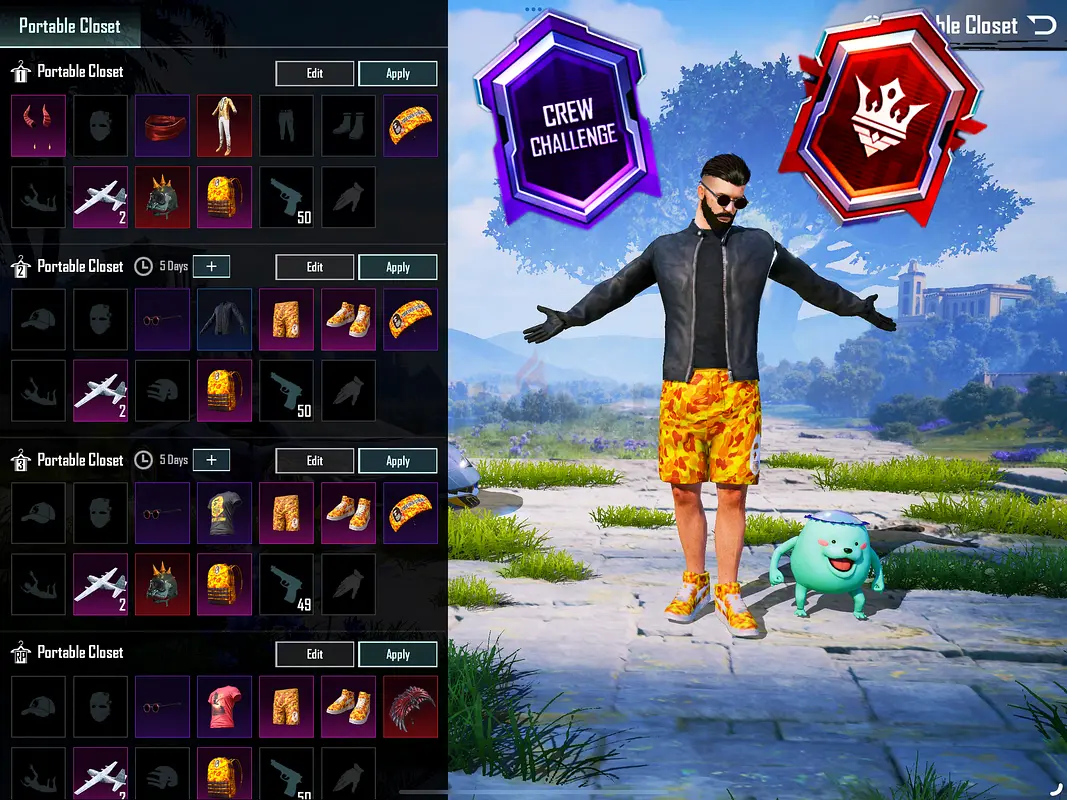
Task: Apply Portable Closet 2 outfit
Action: tap(397, 267)
